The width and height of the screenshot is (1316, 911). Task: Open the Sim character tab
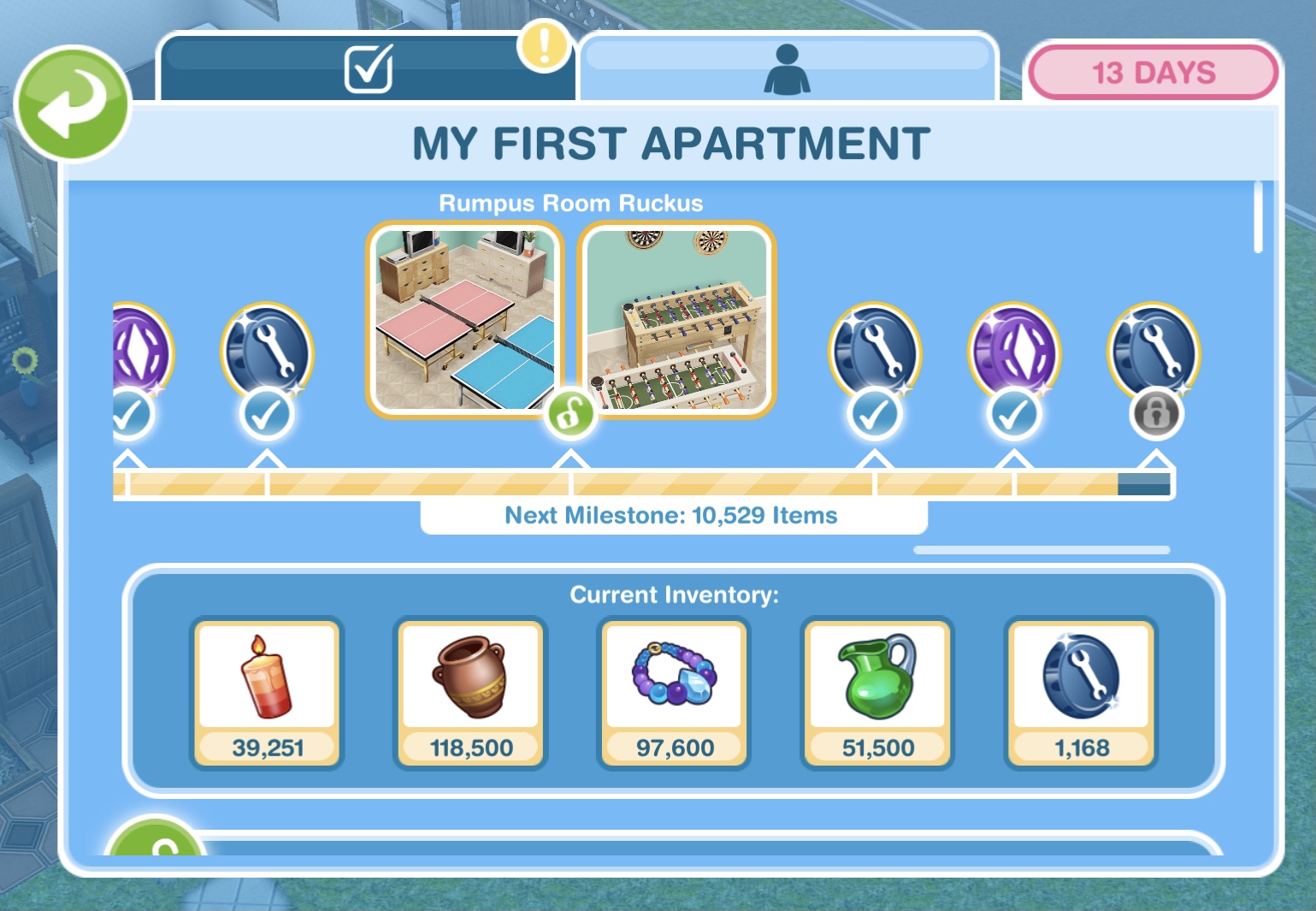787,68
